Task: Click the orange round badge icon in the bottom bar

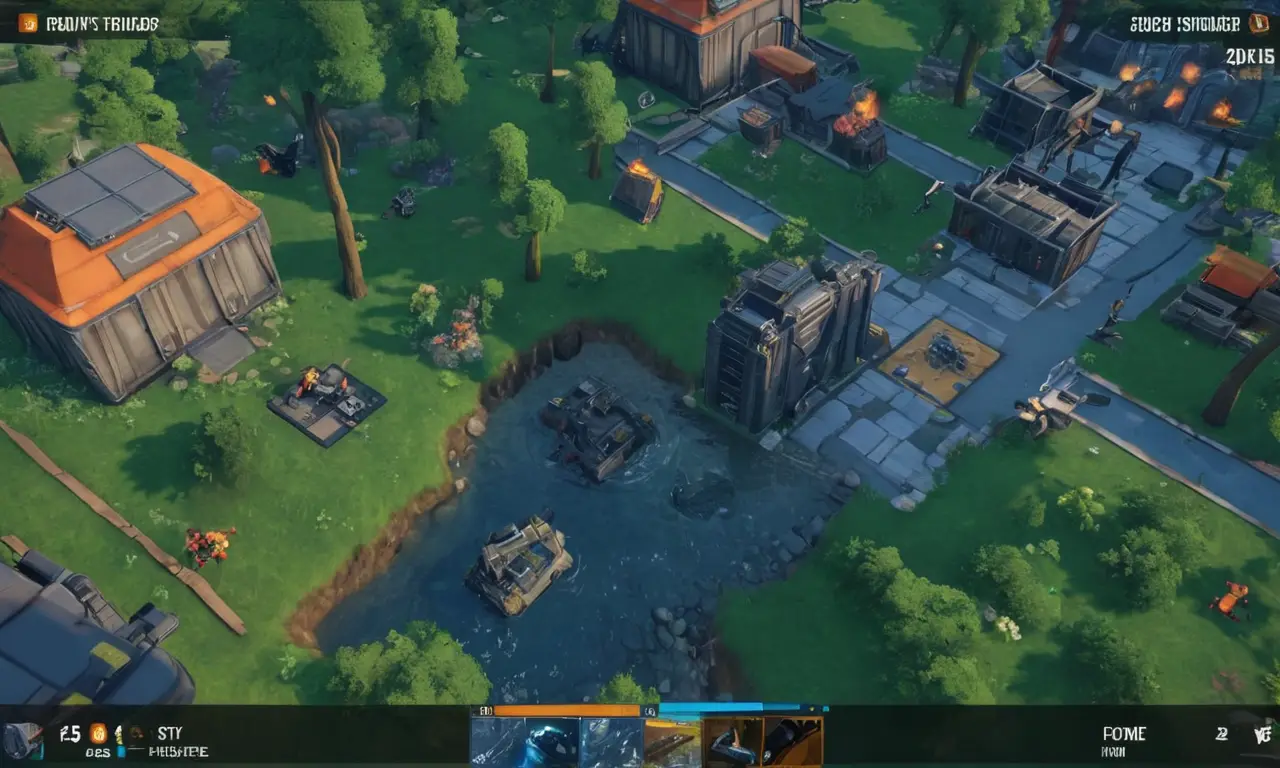Action: (98, 733)
